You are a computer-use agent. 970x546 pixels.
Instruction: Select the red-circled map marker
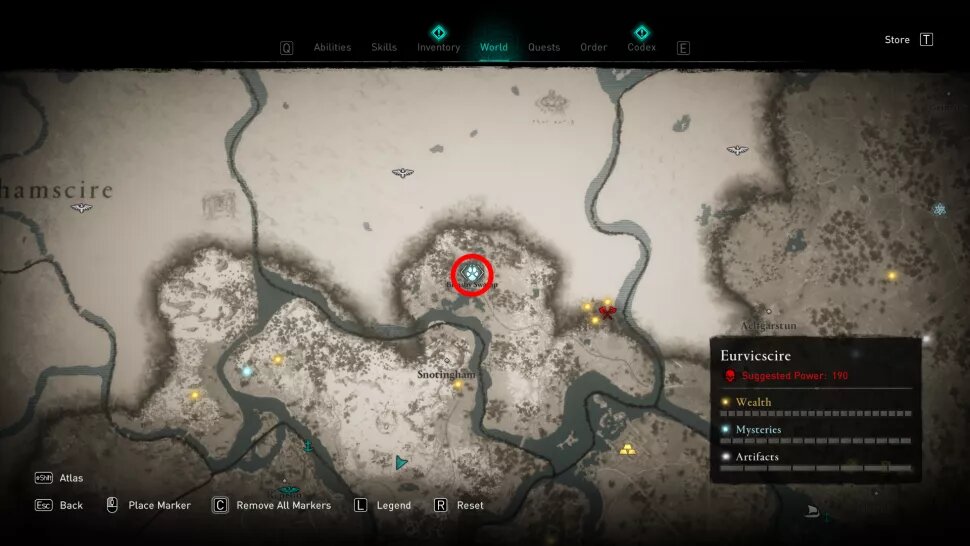[473, 272]
